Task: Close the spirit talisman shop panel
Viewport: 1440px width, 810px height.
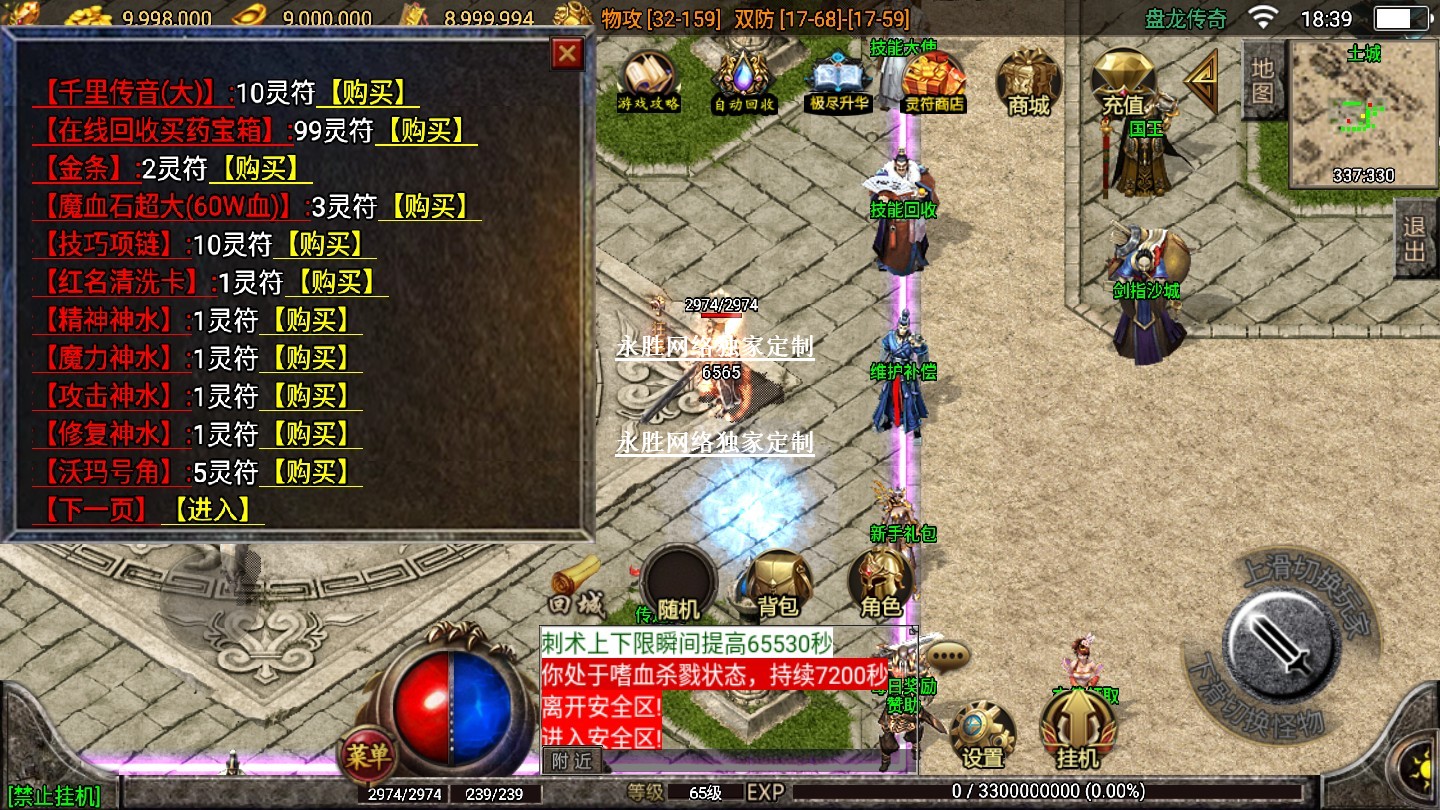Action: coord(567,53)
